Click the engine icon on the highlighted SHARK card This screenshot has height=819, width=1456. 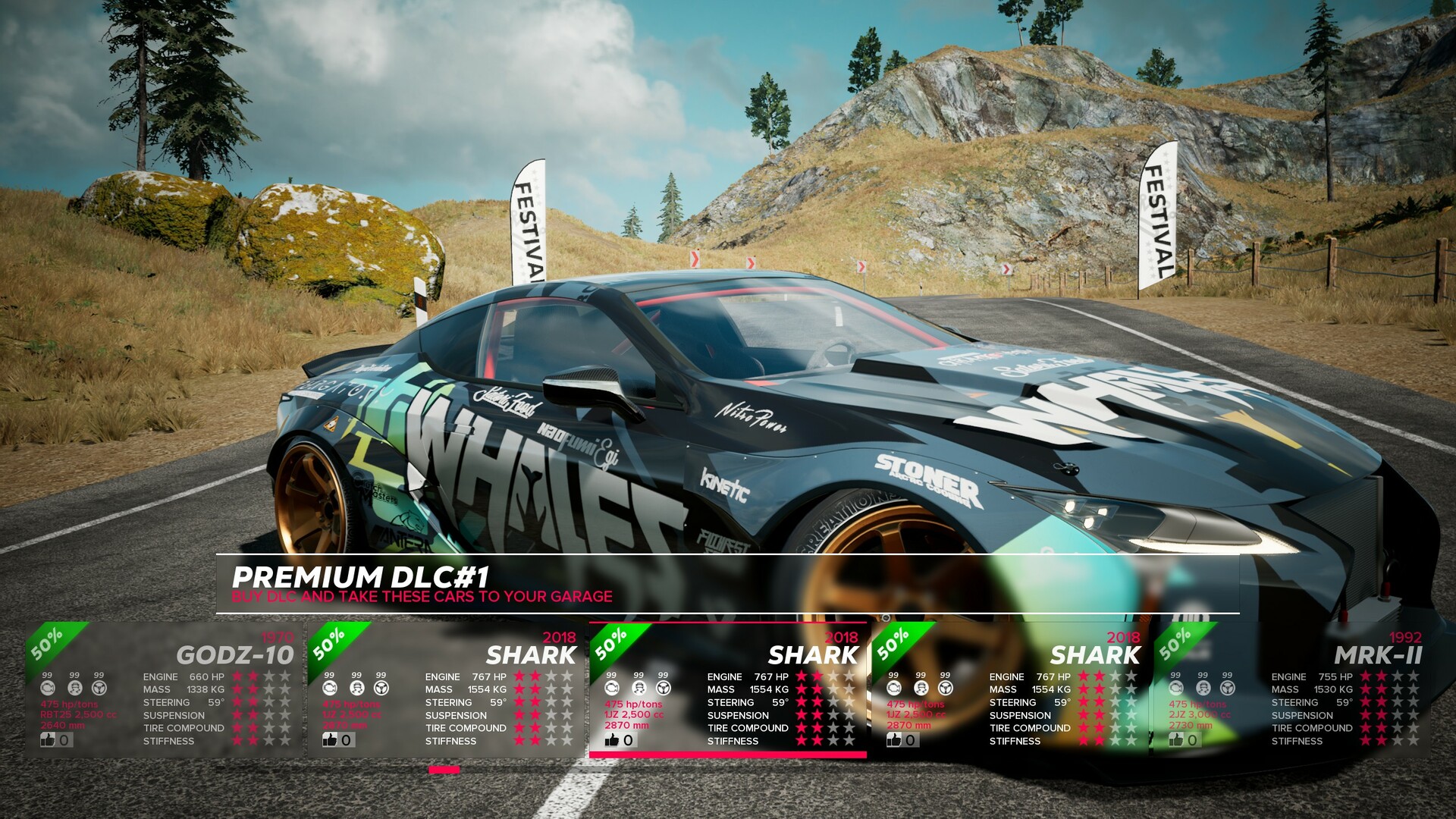pos(612,689)
